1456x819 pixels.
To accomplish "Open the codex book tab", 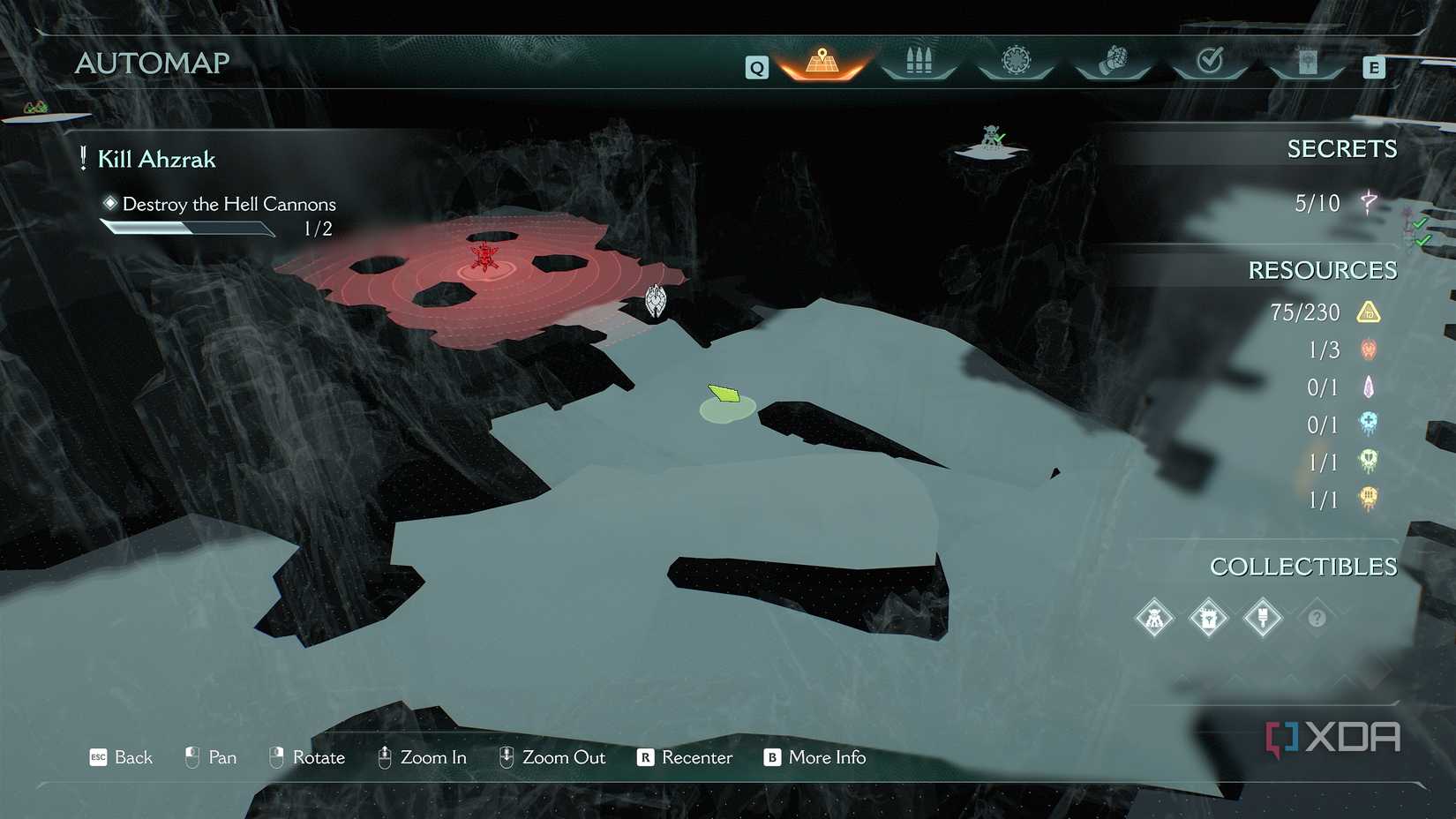I will 1307,62.
